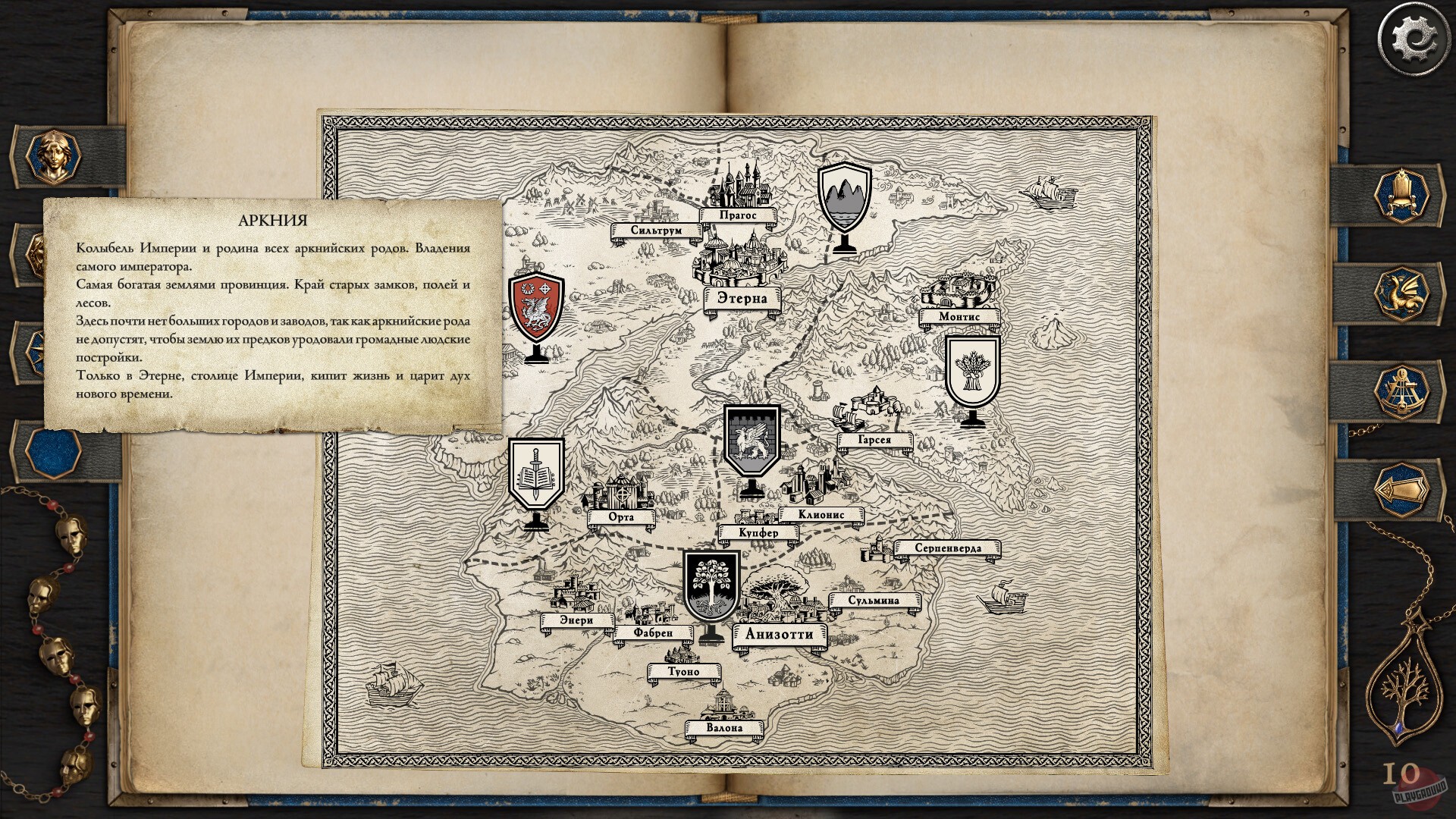Click the city of Этерна label
Image resolution: width=1456 pixels, height=819 pixels.
tap(742, 300)
